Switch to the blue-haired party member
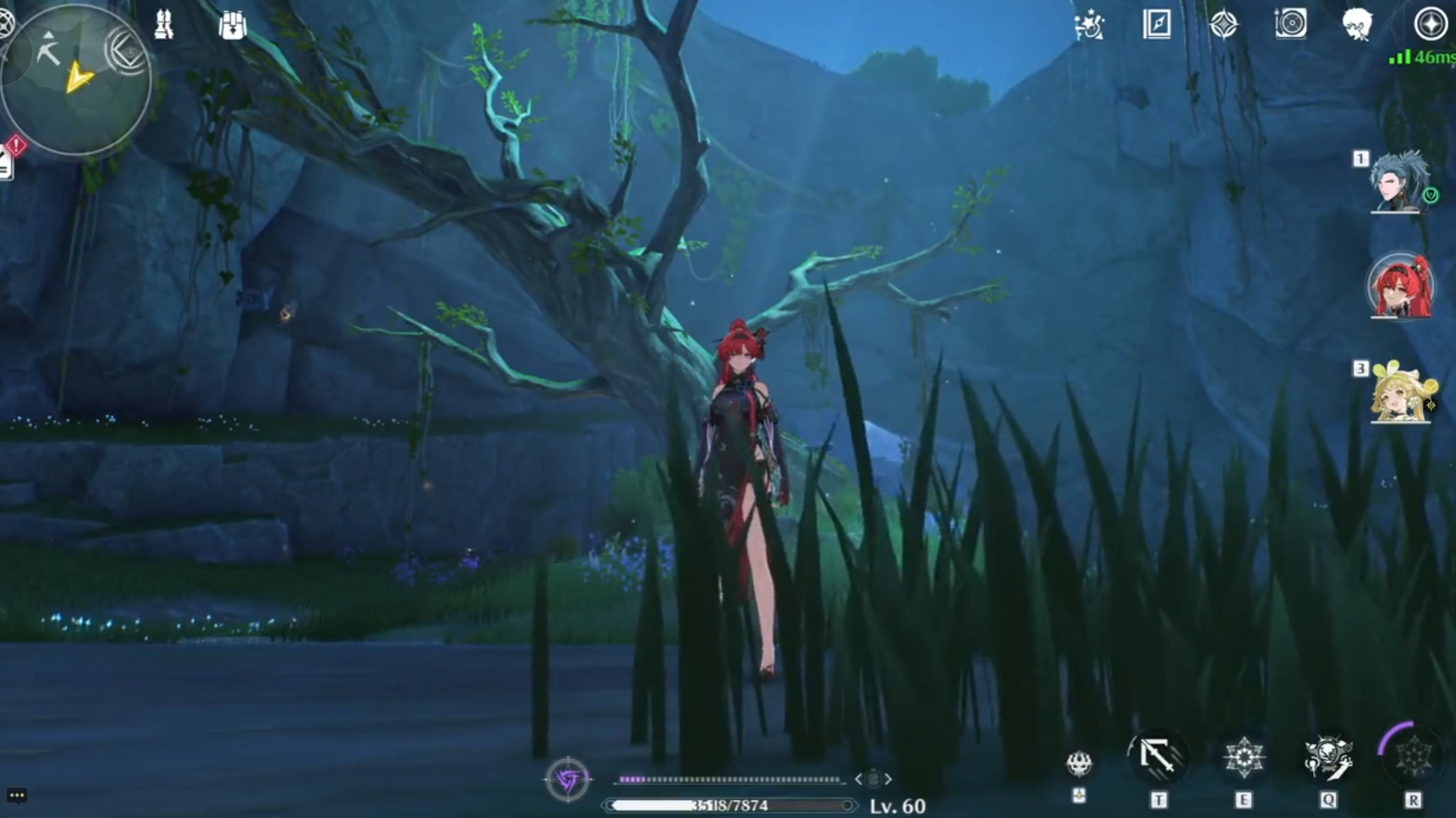1456x818 pixels. point(1400,181)
